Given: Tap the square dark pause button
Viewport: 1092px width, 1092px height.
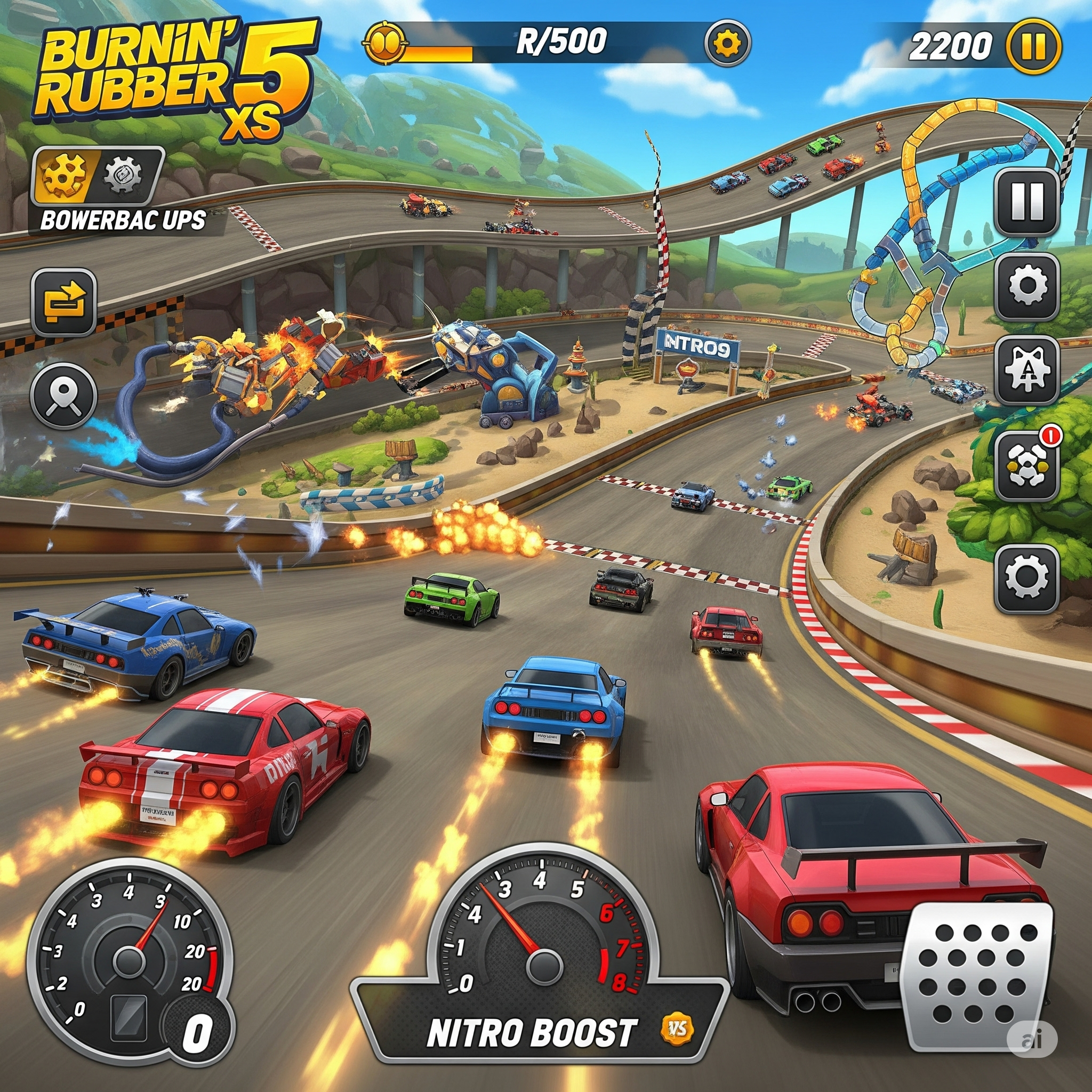Looking at the screenshot, I should click(1026, 202).
